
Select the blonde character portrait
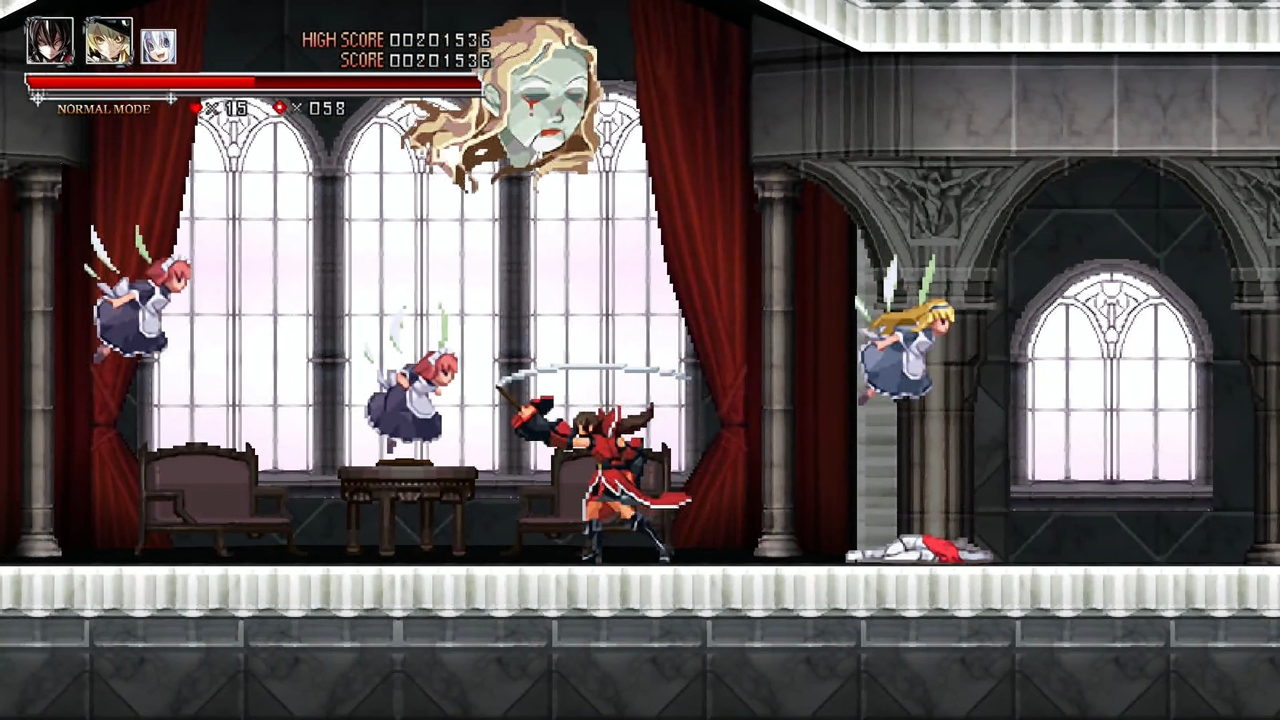point(108,39)
